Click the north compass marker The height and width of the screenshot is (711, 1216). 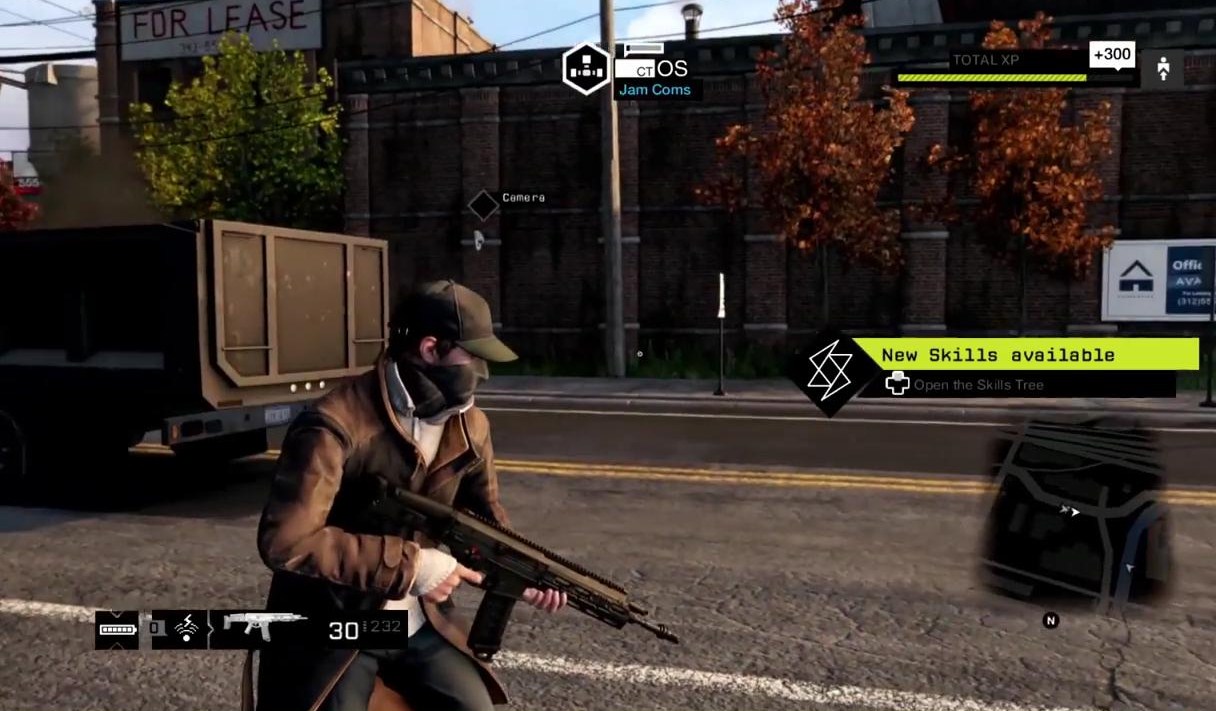click(1050, 621)
